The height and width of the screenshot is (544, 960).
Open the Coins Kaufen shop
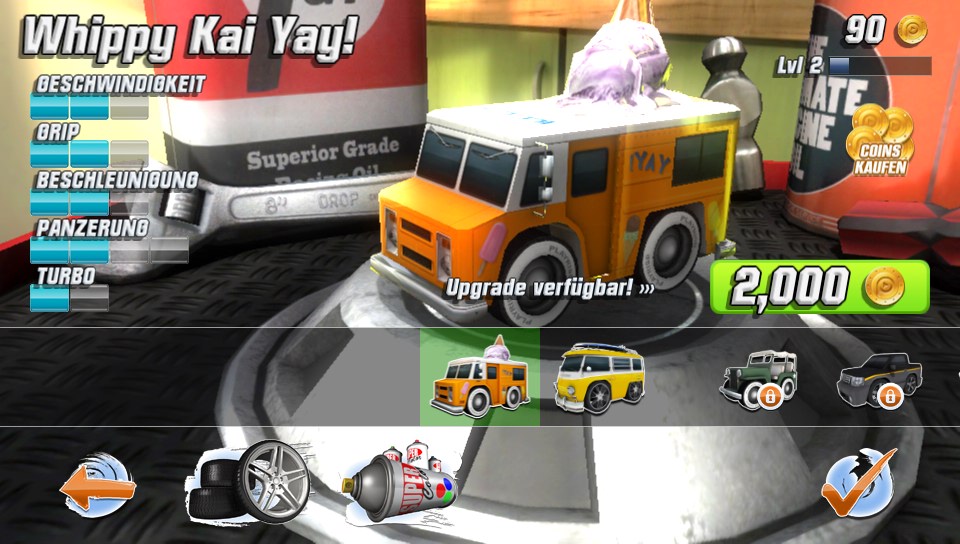(x=879, y=141)
